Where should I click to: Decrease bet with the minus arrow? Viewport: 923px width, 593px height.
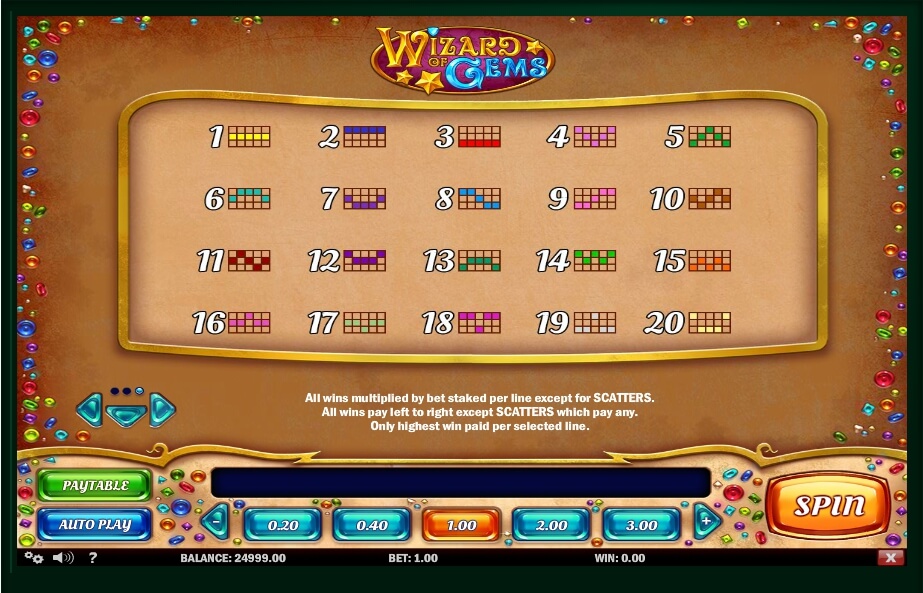[x=216, y=521]
